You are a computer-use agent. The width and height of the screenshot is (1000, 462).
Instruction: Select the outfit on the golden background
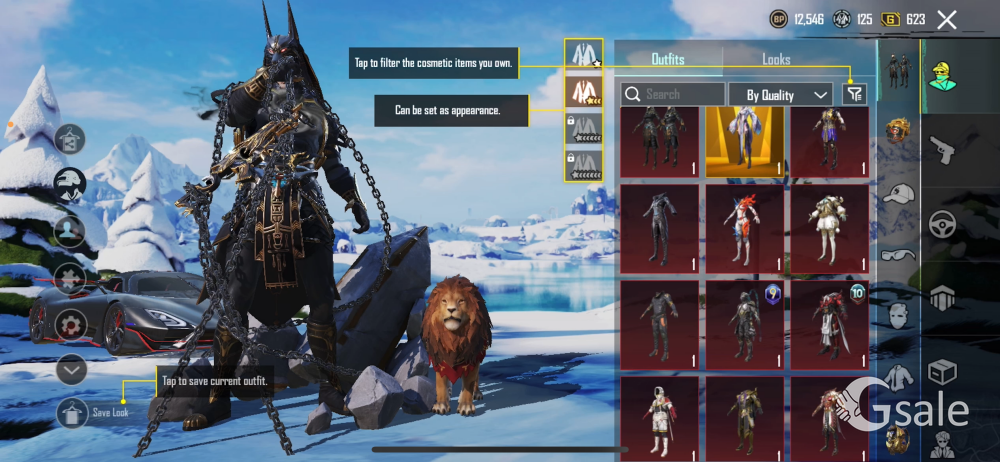[744, 140]
